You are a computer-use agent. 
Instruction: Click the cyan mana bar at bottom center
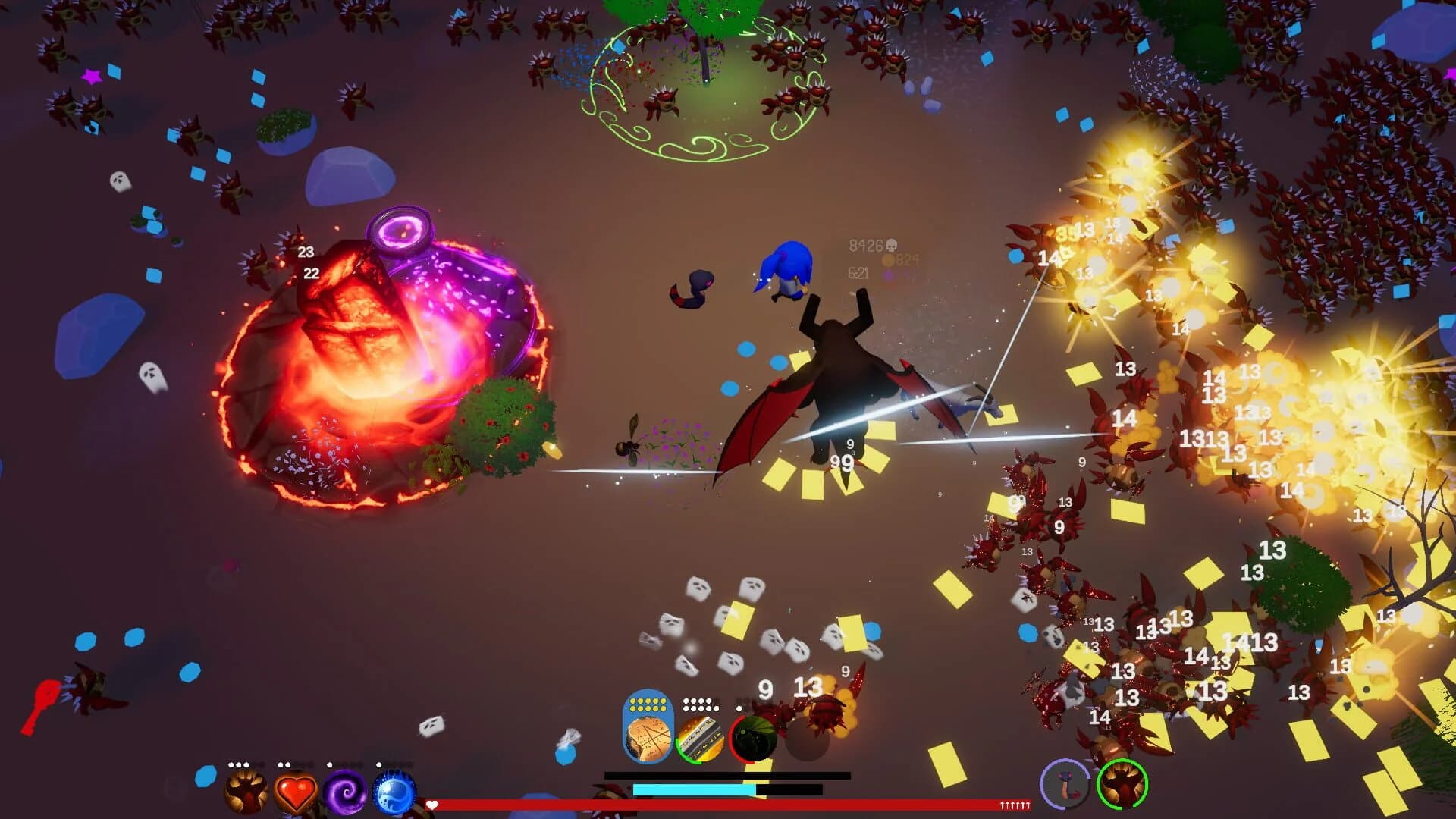coord(693,789)
